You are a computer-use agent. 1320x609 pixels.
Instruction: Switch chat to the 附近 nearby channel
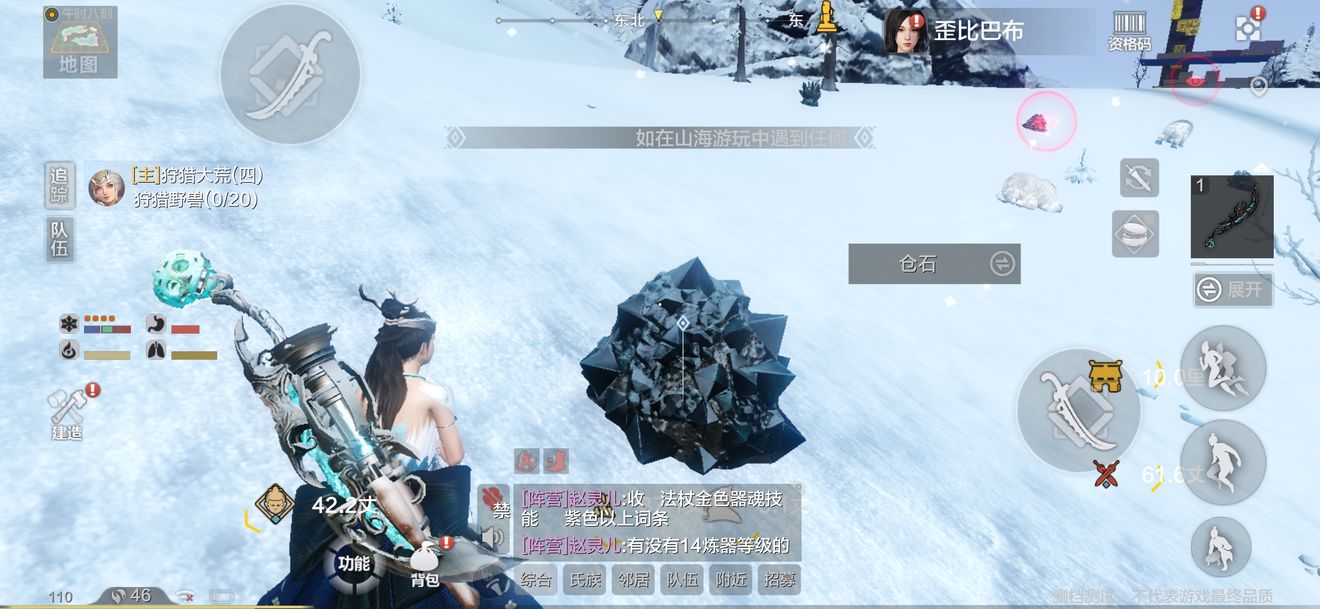click(730, 579)
